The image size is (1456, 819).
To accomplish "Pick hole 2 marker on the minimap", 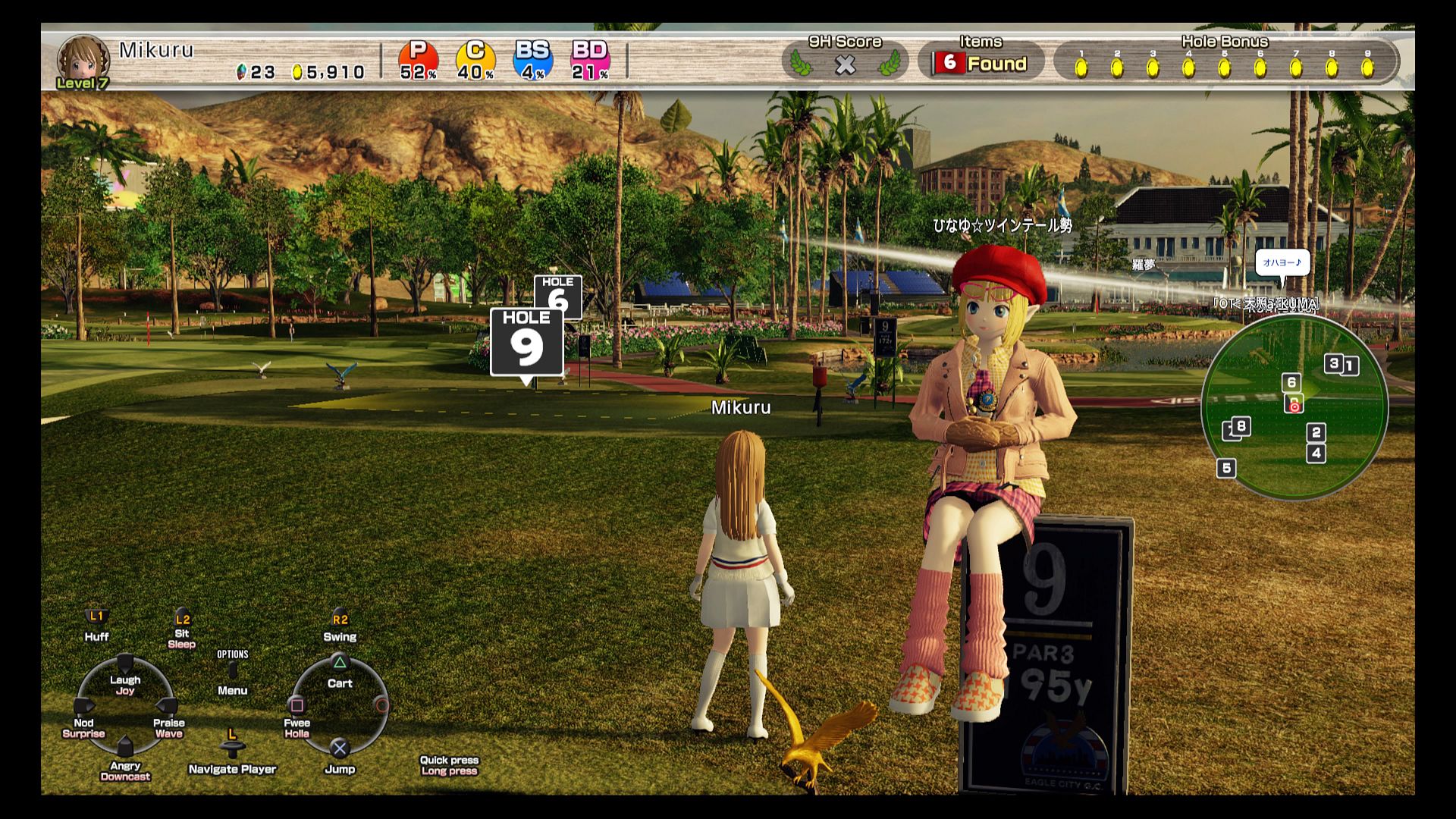I will pyautogui.click(x=1316, y=432).
